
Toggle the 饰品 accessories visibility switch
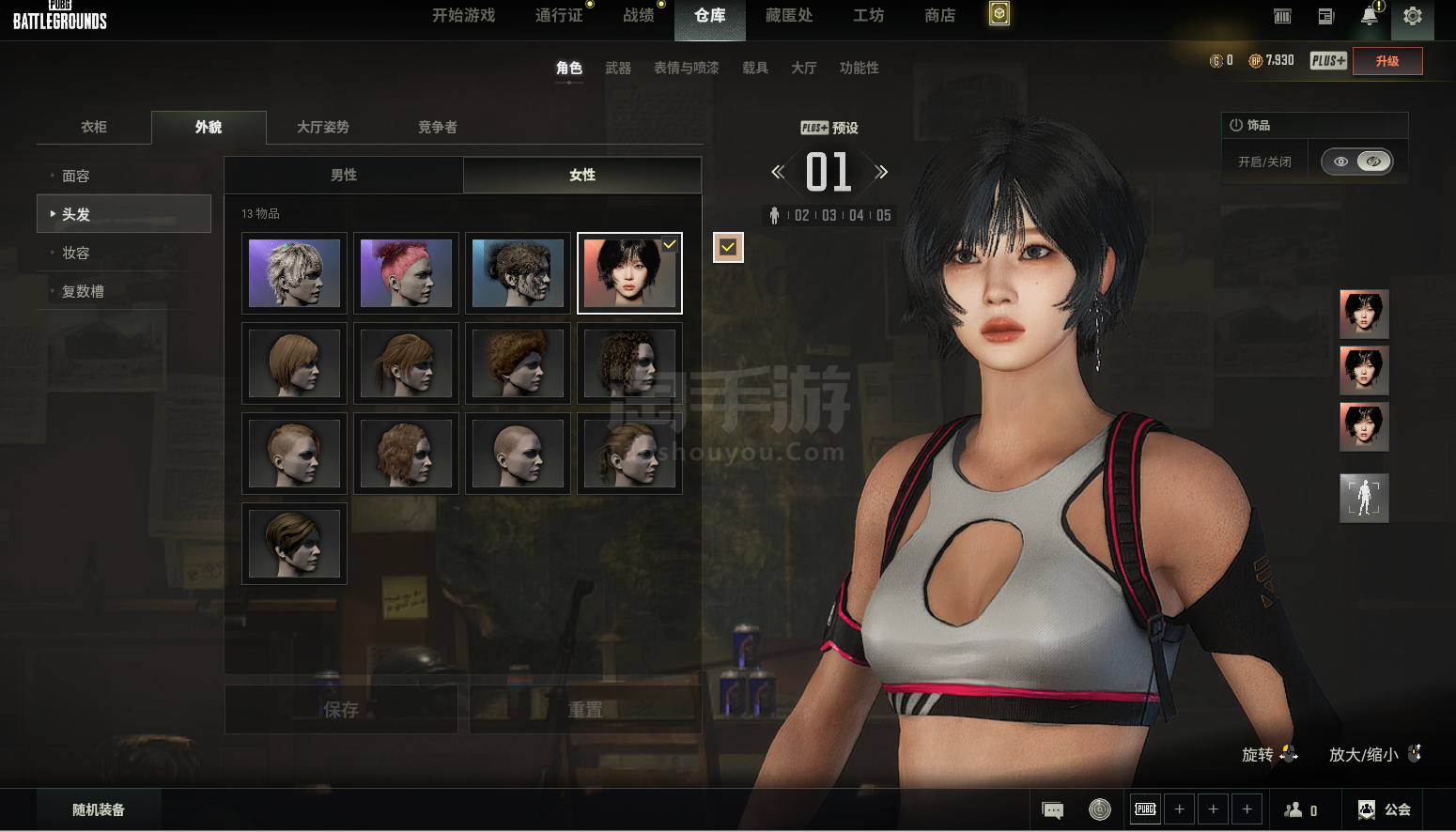tap(1356, 162)
